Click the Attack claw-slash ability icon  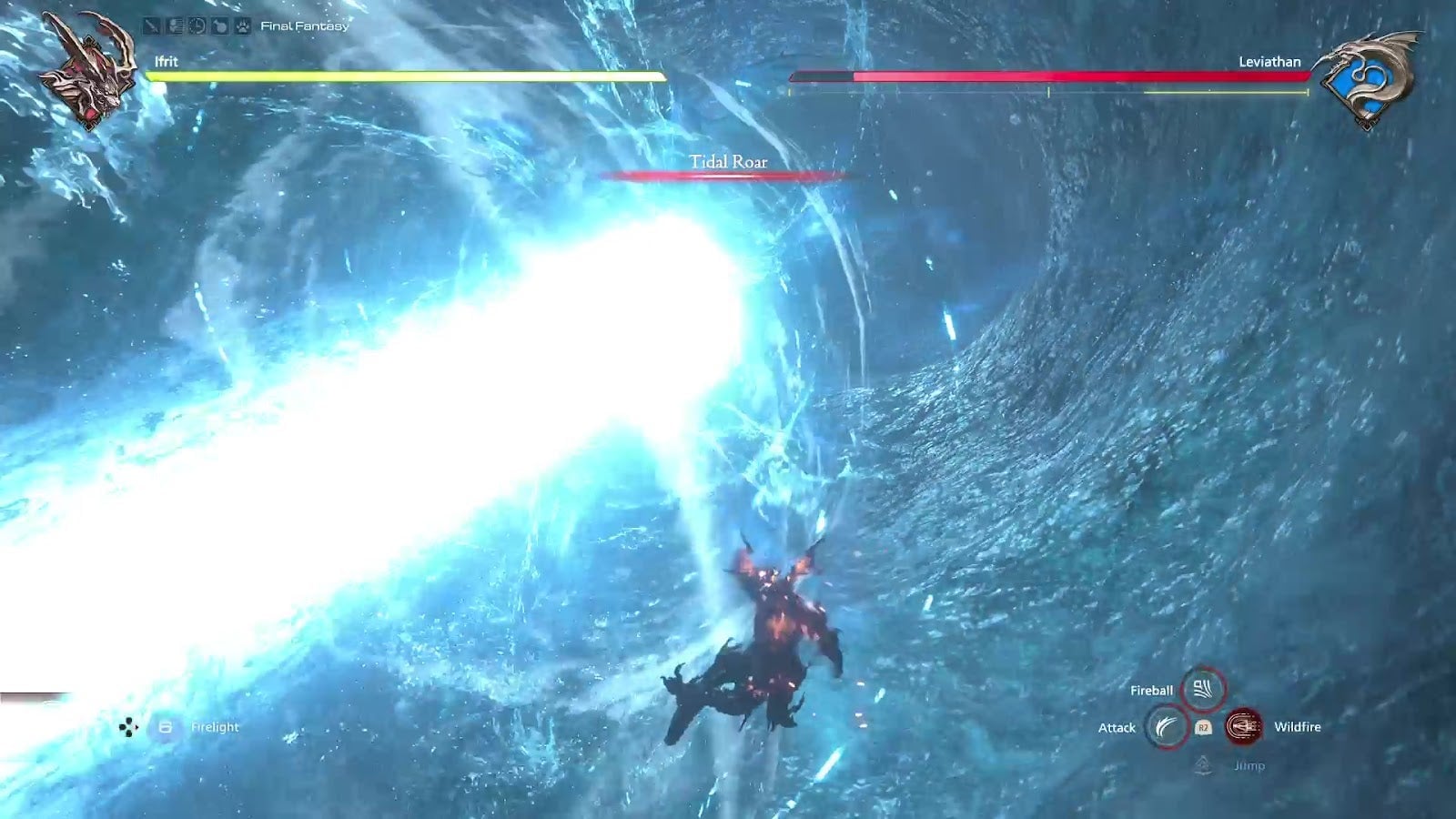click(1166, 726)
